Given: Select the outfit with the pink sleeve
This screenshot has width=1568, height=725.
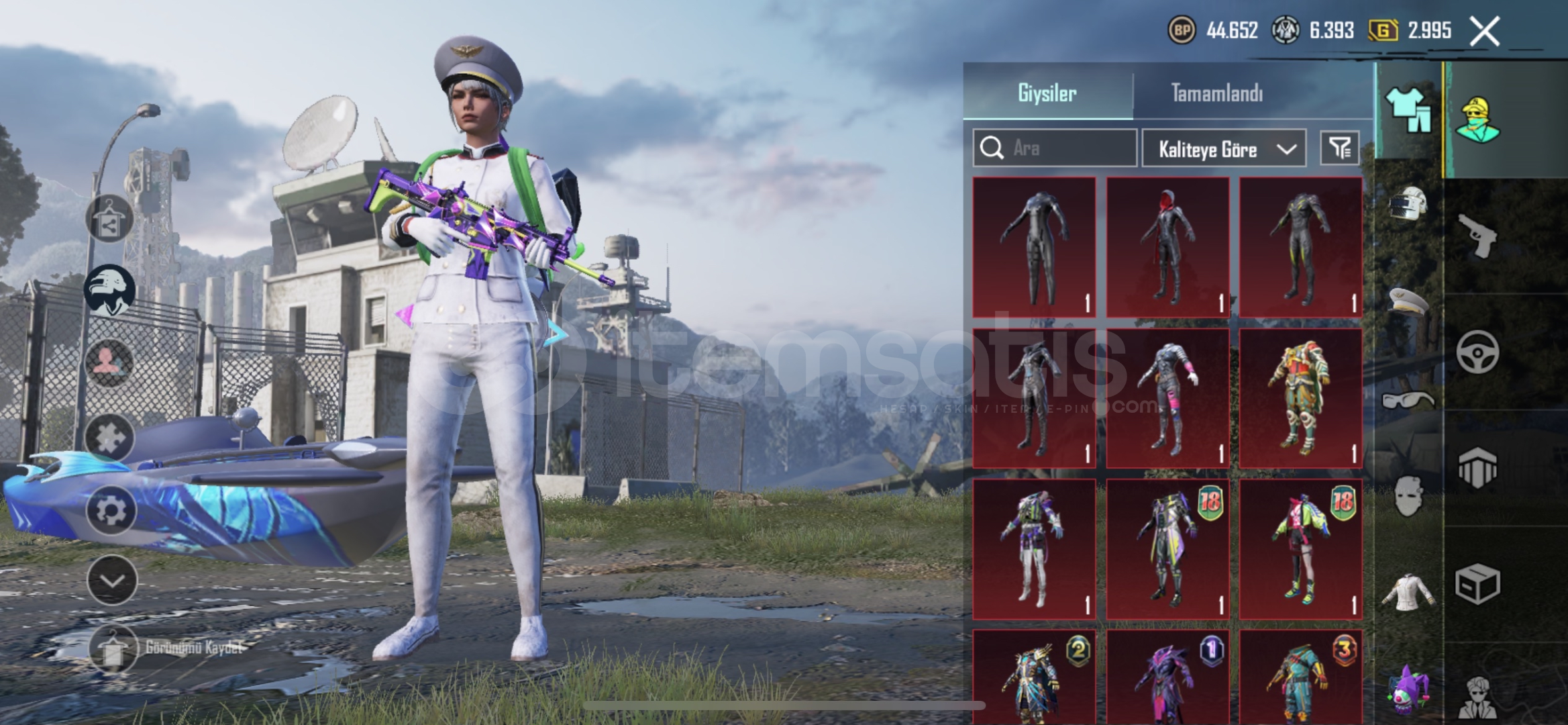Looking at the screenshot, I should (x=1167, y=398).
